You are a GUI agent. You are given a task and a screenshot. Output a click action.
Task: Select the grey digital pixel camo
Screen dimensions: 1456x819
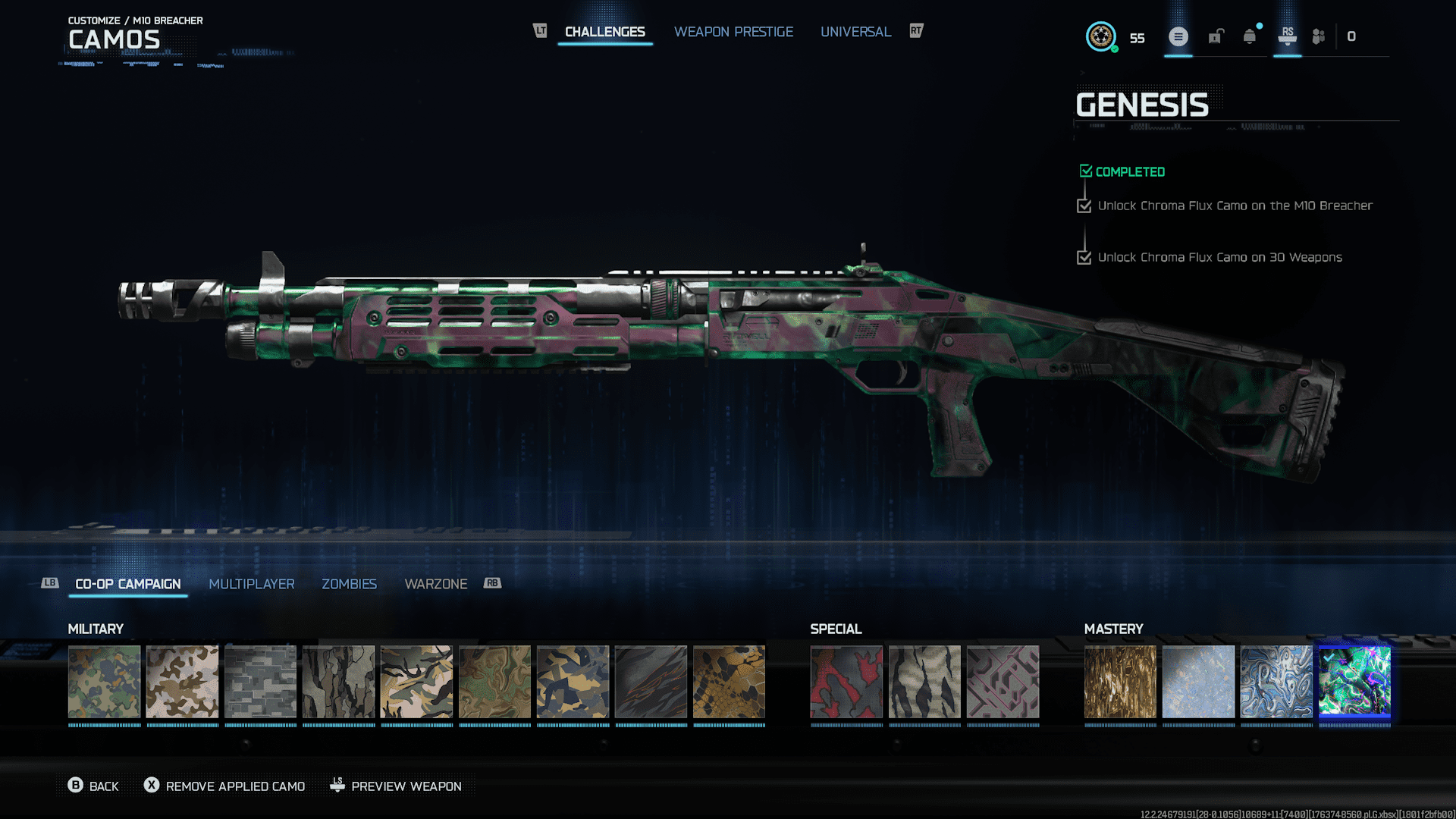click(x=260, y=681)
